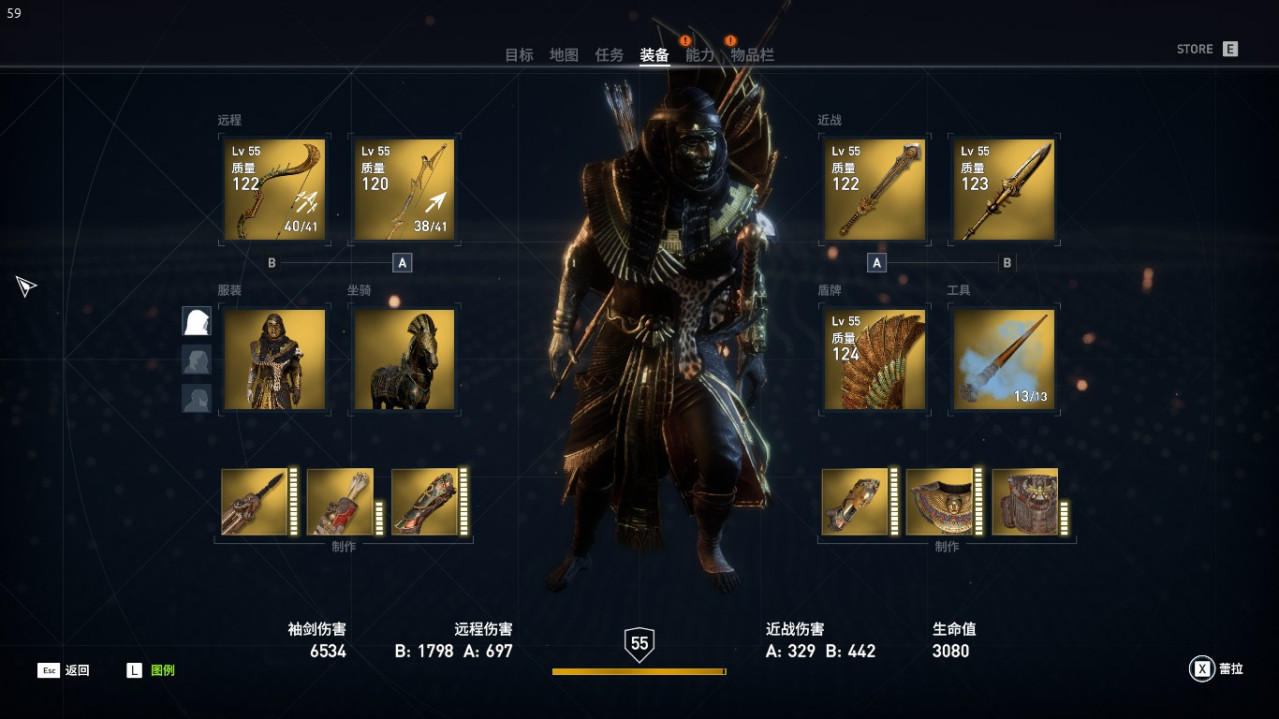Open the quality 124 shield slot

[x=874, y=360]
